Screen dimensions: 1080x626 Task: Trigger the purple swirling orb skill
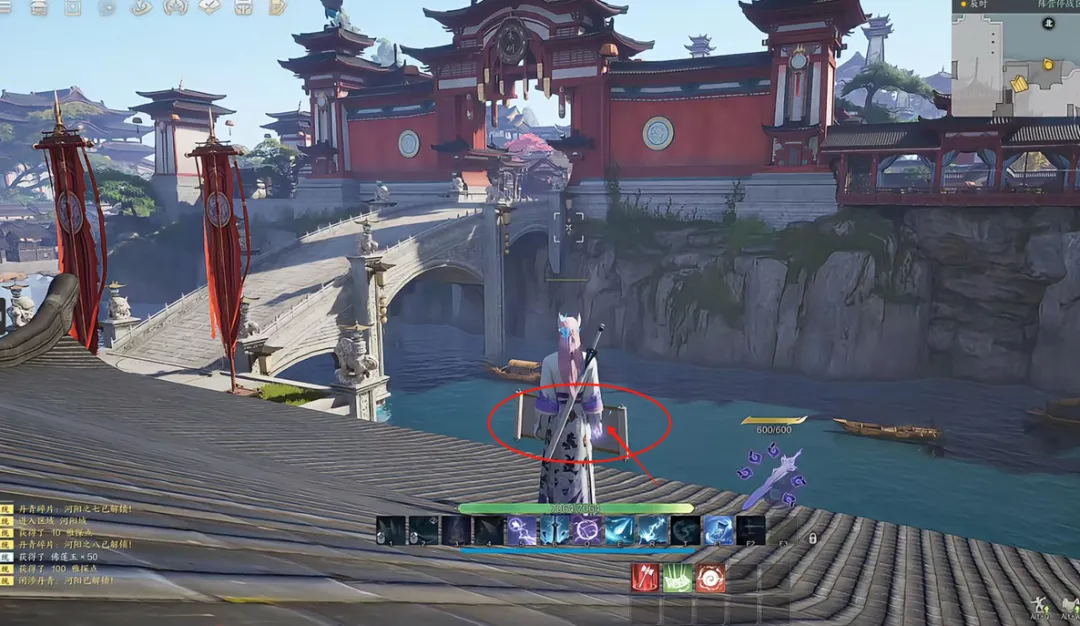(x=586, y=531)
